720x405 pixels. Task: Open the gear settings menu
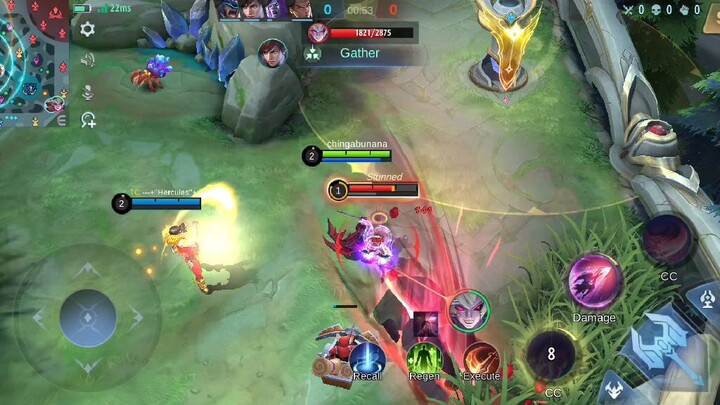(88, 29)
